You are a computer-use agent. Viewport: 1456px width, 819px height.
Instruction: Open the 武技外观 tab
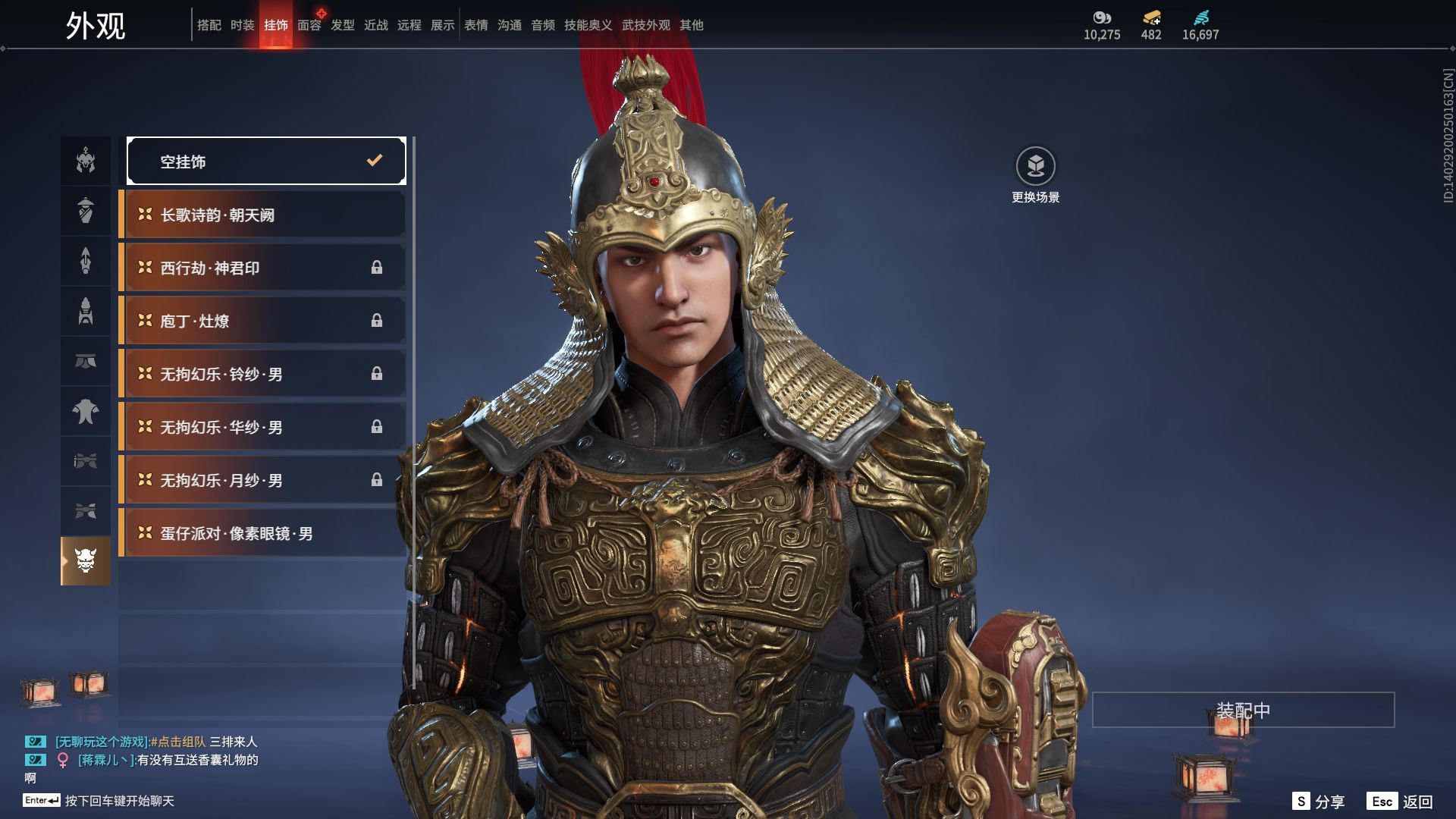646,25
